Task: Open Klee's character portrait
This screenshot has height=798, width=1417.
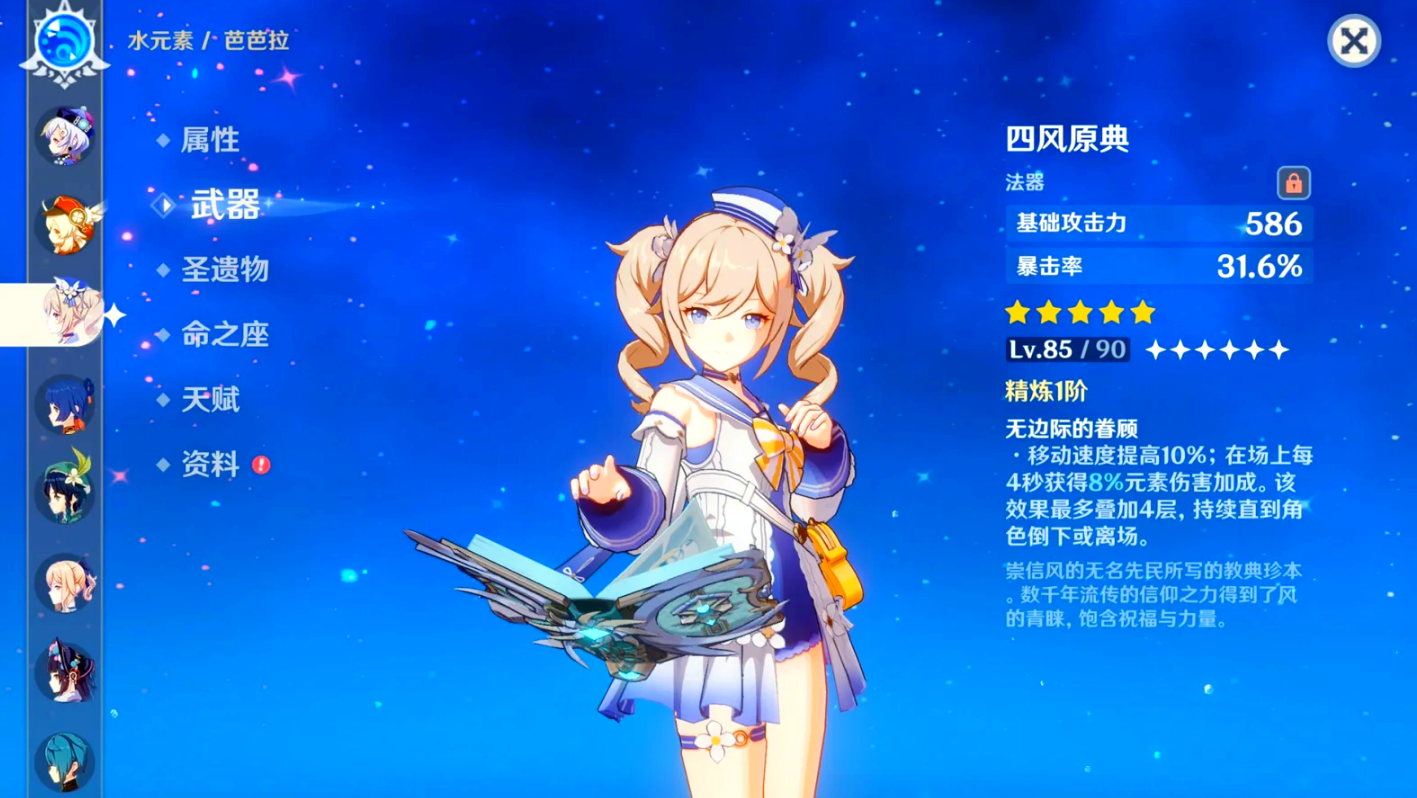Action: click(64, 222)
